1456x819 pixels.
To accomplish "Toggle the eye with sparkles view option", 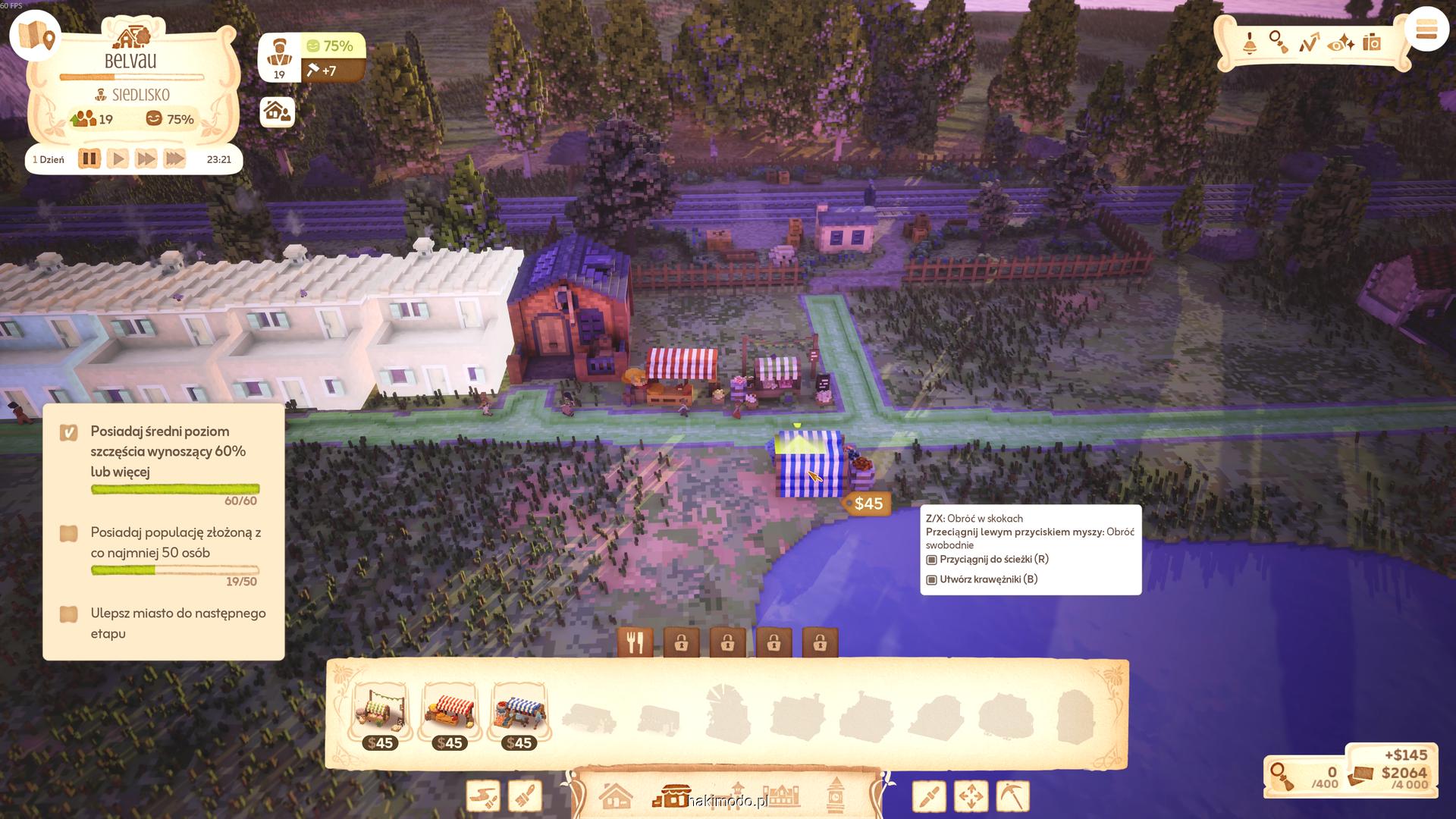I will [x=1341, y=43].
